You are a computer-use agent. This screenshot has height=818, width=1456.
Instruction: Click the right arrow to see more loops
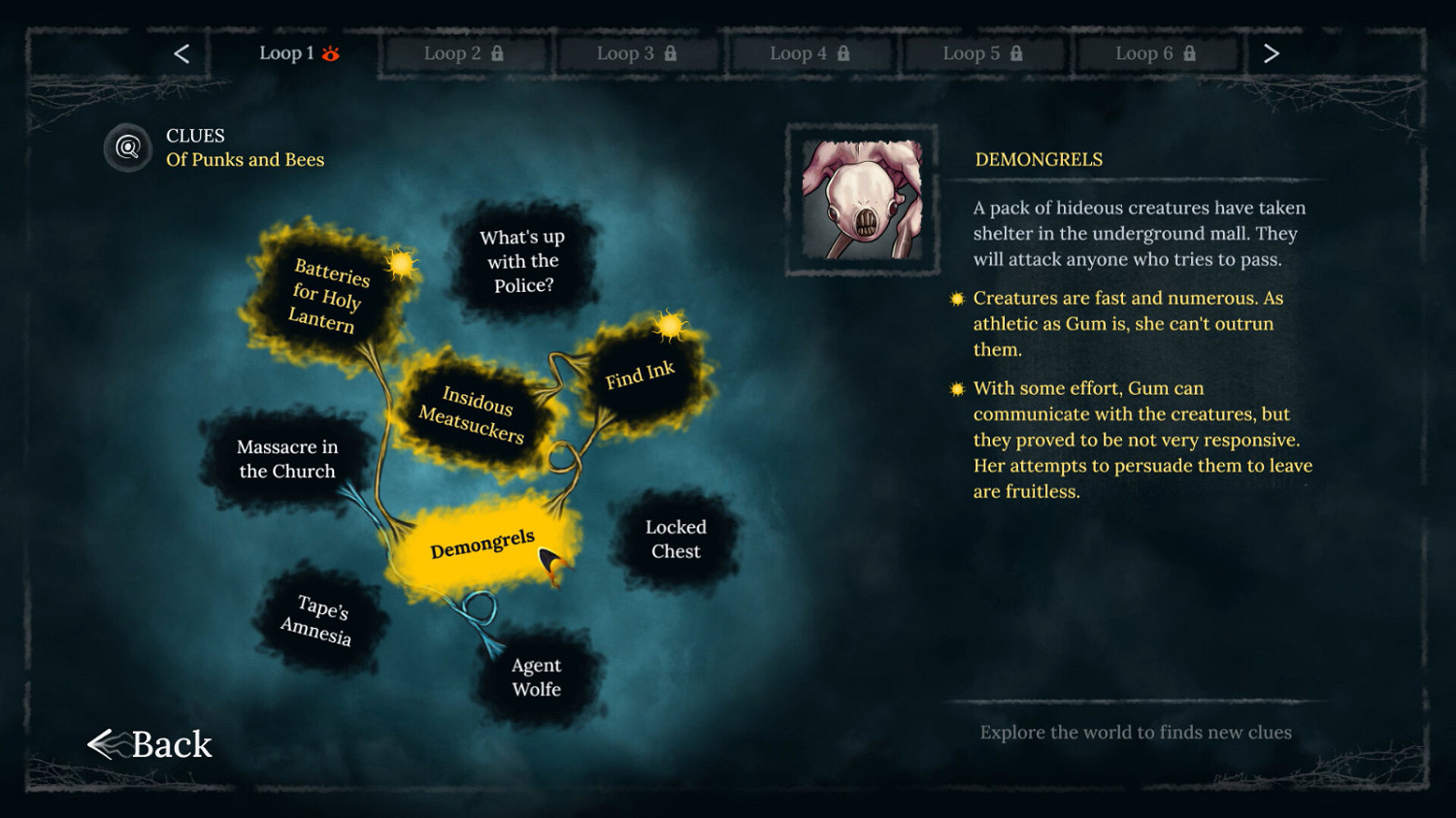tap(1272, 53)
